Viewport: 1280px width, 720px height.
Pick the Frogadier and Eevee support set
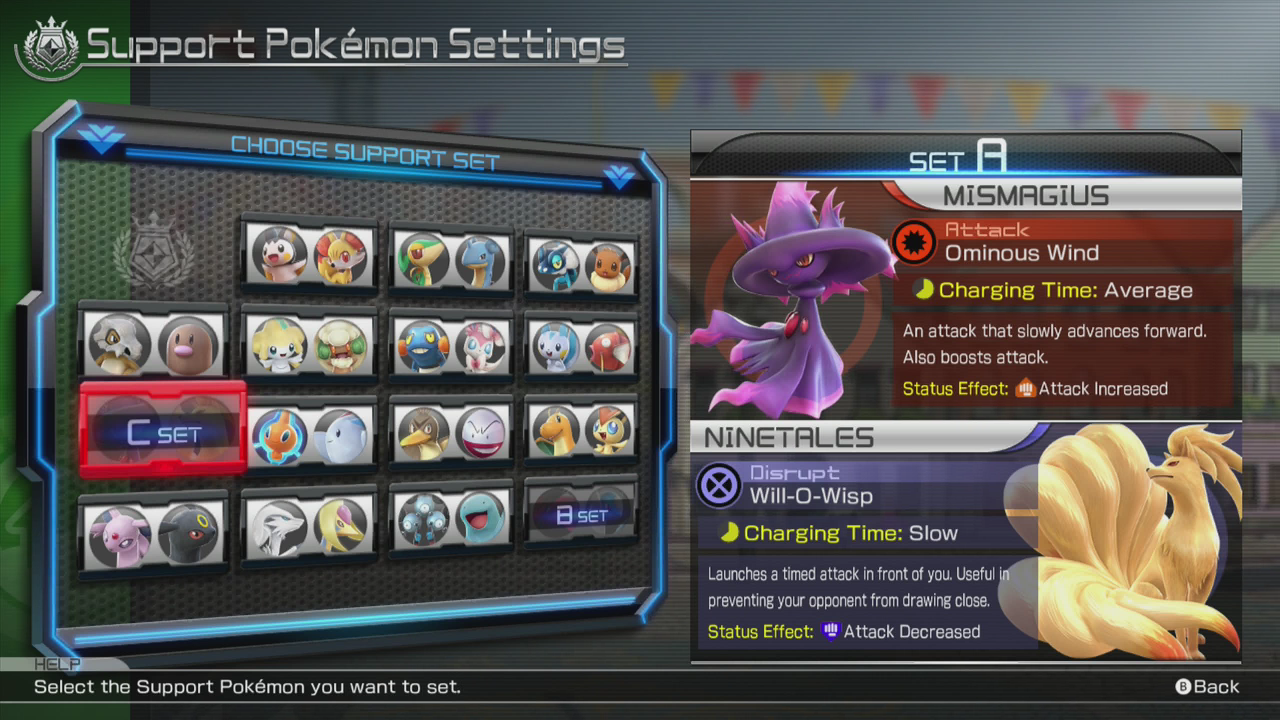click(582, 266)
